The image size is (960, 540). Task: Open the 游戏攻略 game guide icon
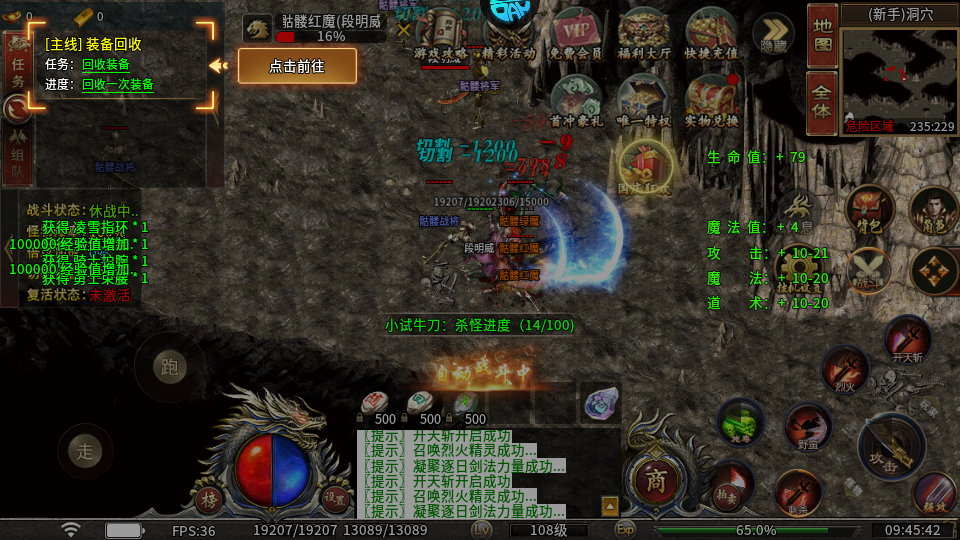coord(439,33)
